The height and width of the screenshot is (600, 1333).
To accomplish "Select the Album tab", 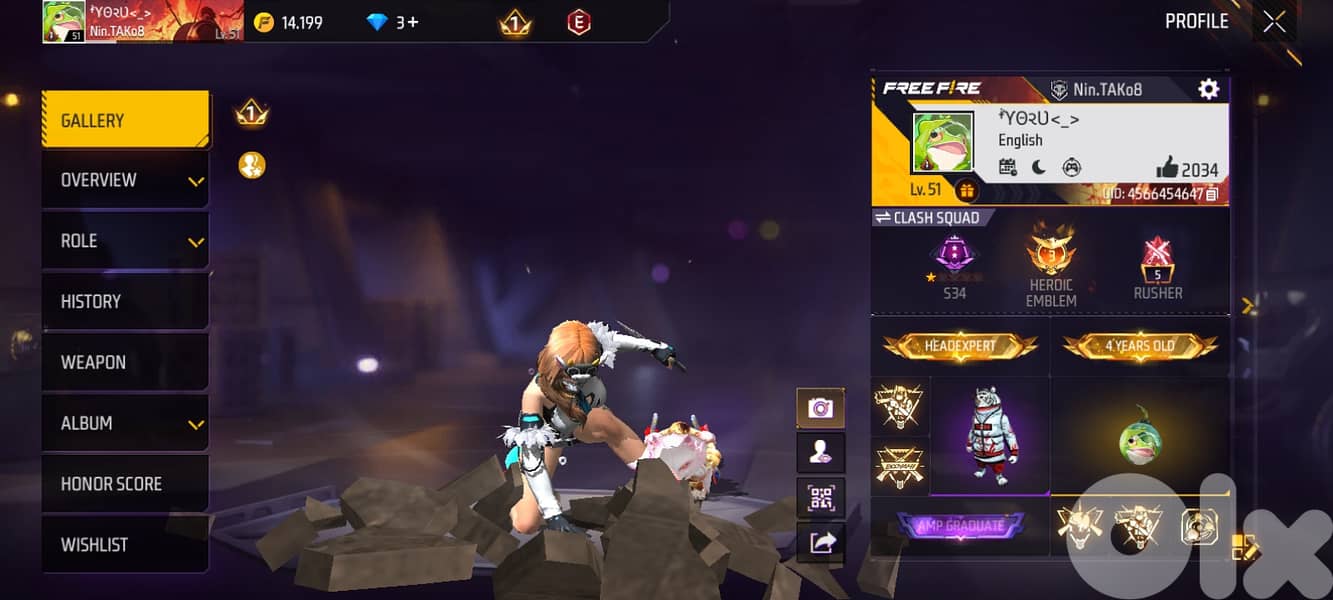I will pyautogui.click(x=125, y=423).
